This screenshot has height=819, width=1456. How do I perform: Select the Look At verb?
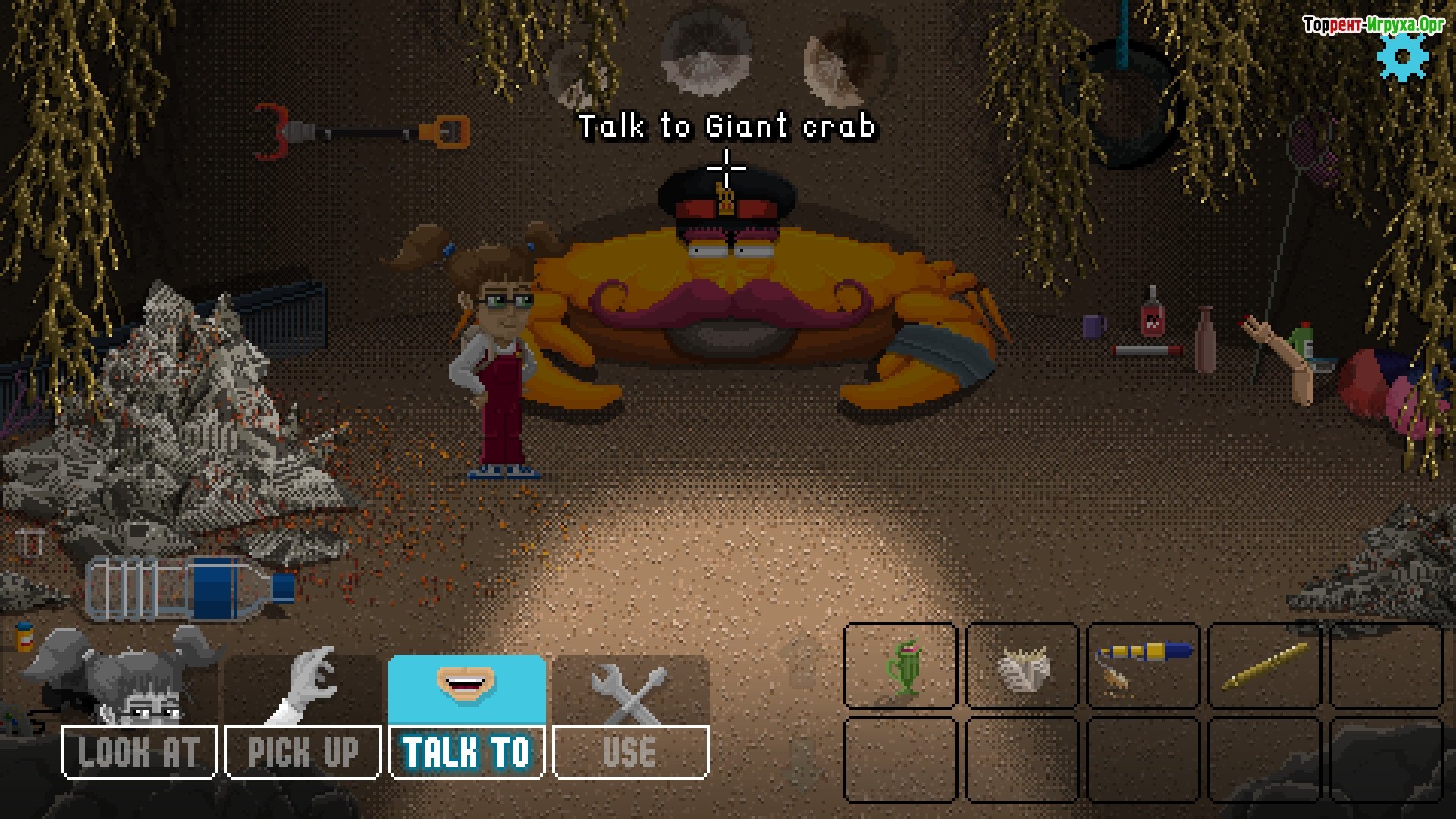pyautogui.click(x=140, y=751)
